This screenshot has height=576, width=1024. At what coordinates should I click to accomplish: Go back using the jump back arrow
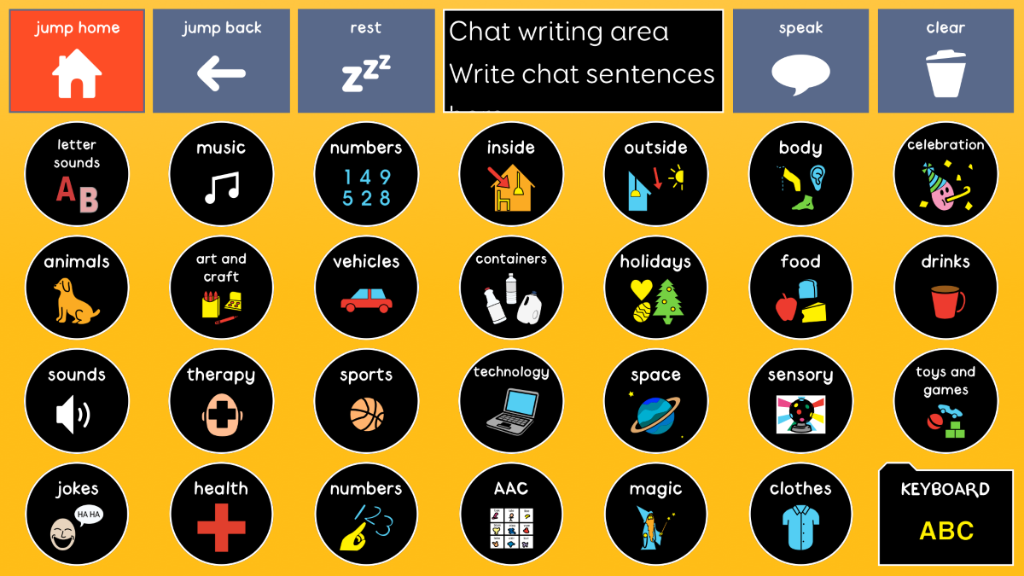tap(221, 61)
